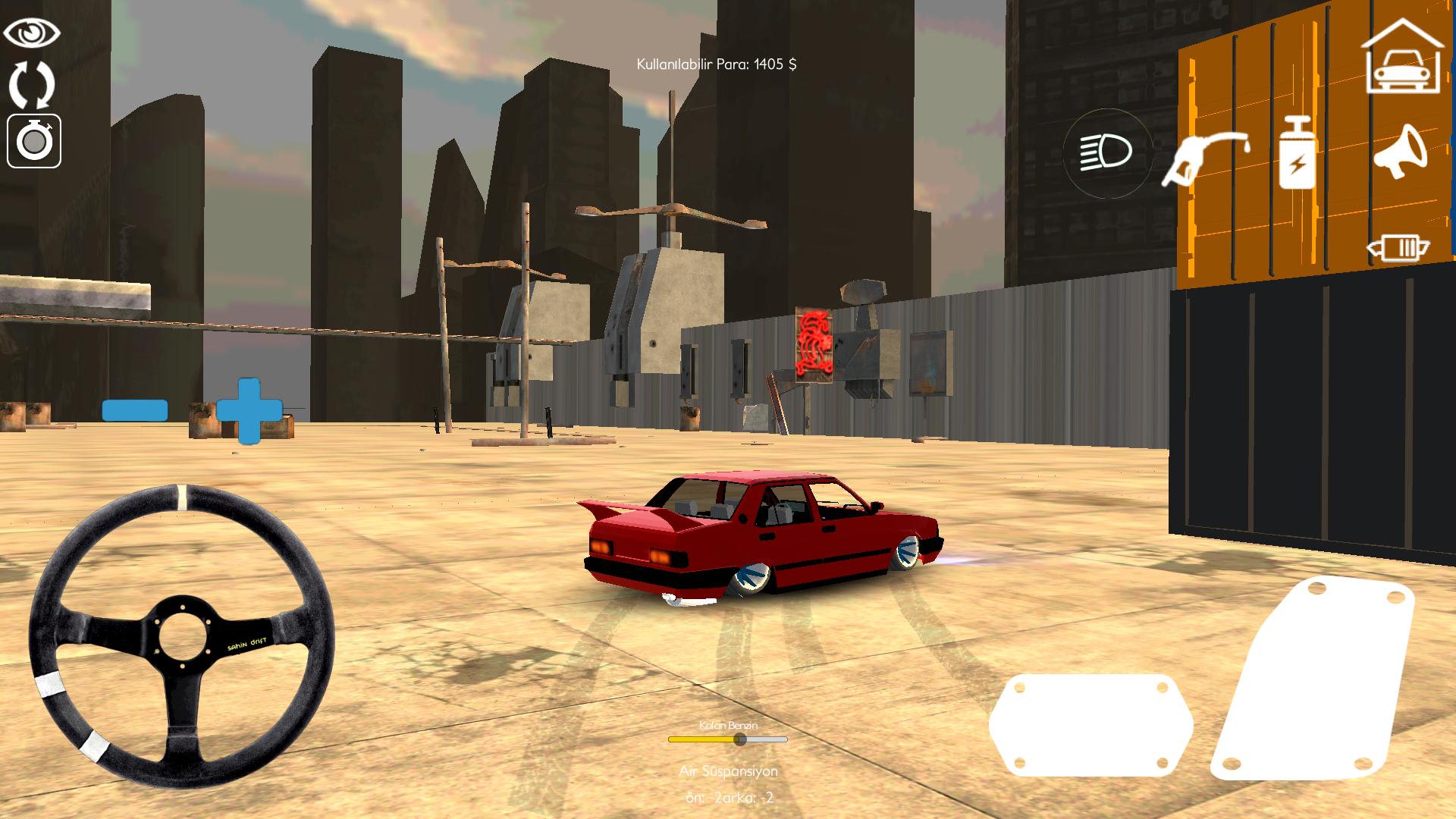
Task: Select the Kullanılabilir Para balance display
Action: [716, 64]
